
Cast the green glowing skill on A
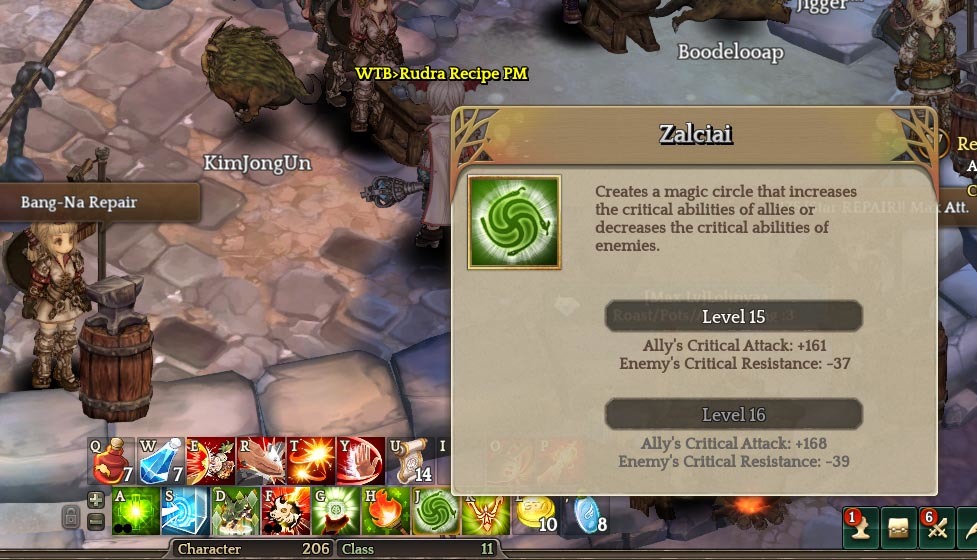135,510
